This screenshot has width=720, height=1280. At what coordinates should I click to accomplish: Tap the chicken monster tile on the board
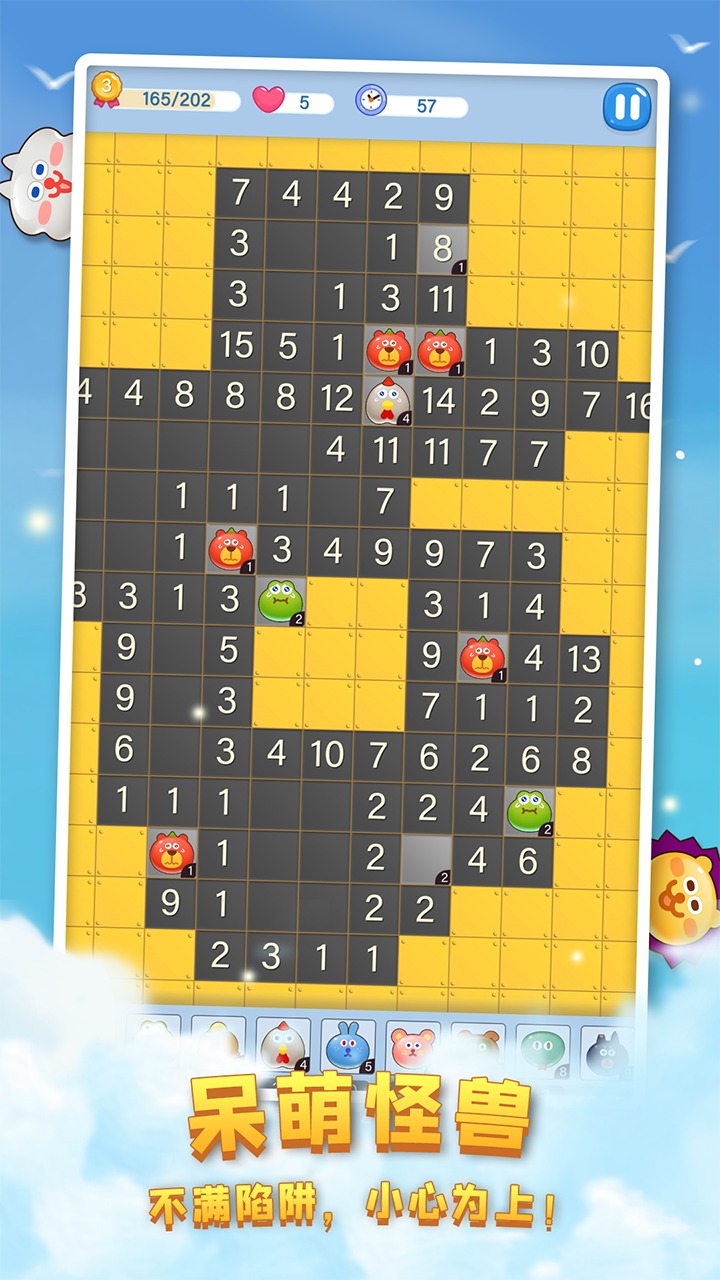pyautogui.click(x=388, y=400)
